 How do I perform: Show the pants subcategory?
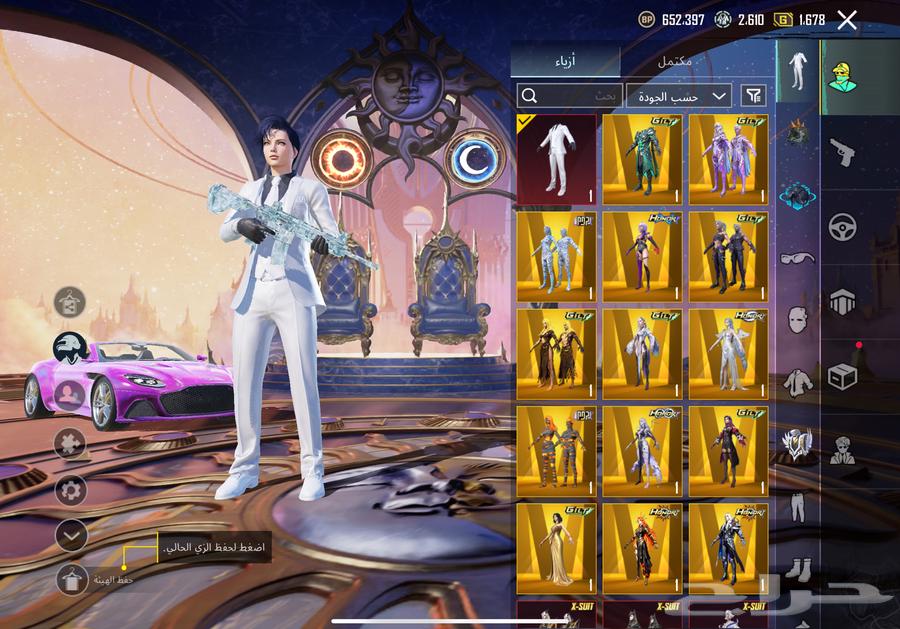pos(797,507)
